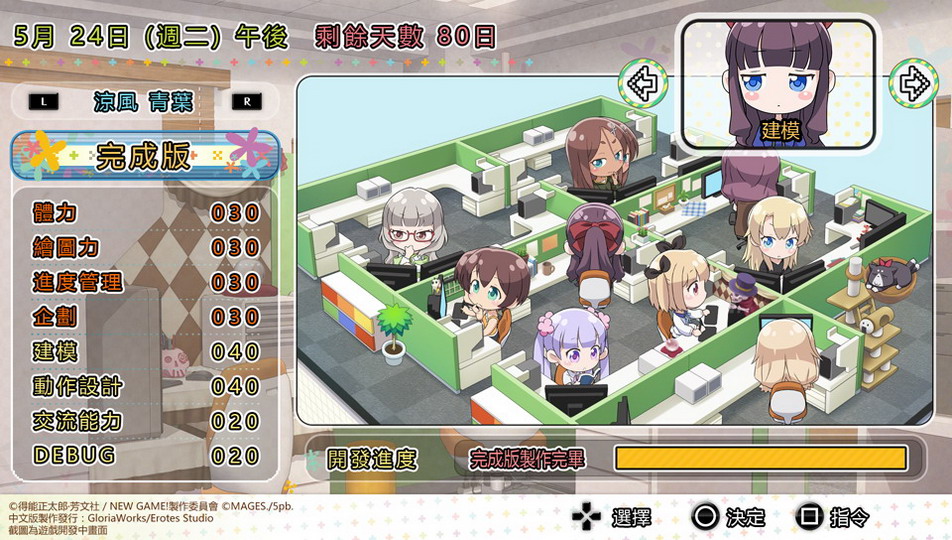Click the right arrow beside the portrait
The height and width of the screenshot is (540, 952).
(912, 84)
